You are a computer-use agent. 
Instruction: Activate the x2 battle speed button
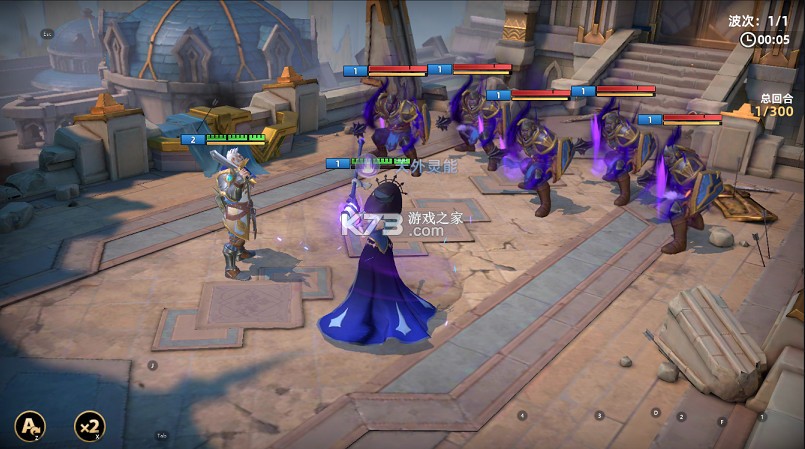click(89, 427)
